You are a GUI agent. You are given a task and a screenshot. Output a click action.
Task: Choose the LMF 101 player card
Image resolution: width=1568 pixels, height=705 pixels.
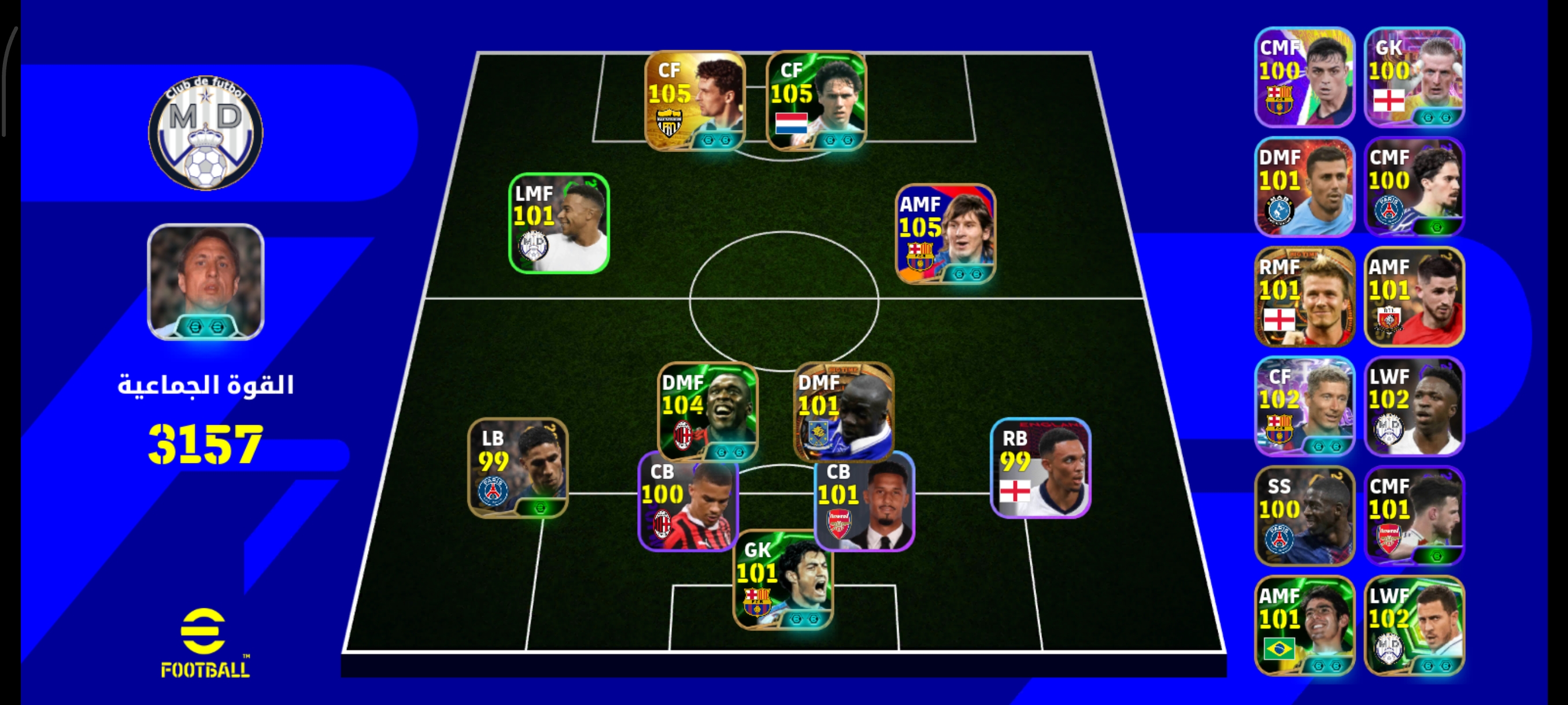[x=559, y=223]
